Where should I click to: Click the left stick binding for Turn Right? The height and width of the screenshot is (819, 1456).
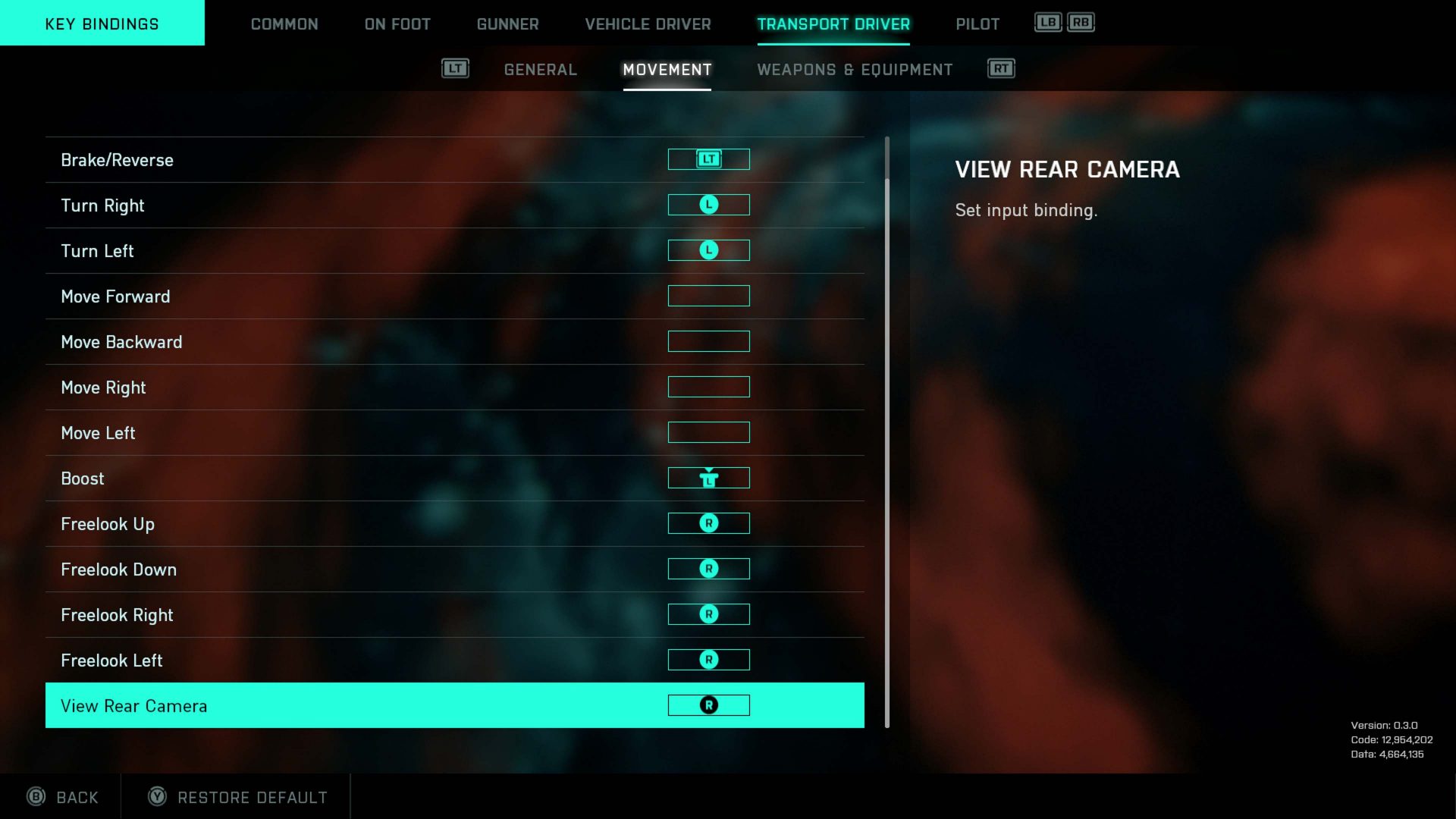pyautogui.click(x=708, y=204)
